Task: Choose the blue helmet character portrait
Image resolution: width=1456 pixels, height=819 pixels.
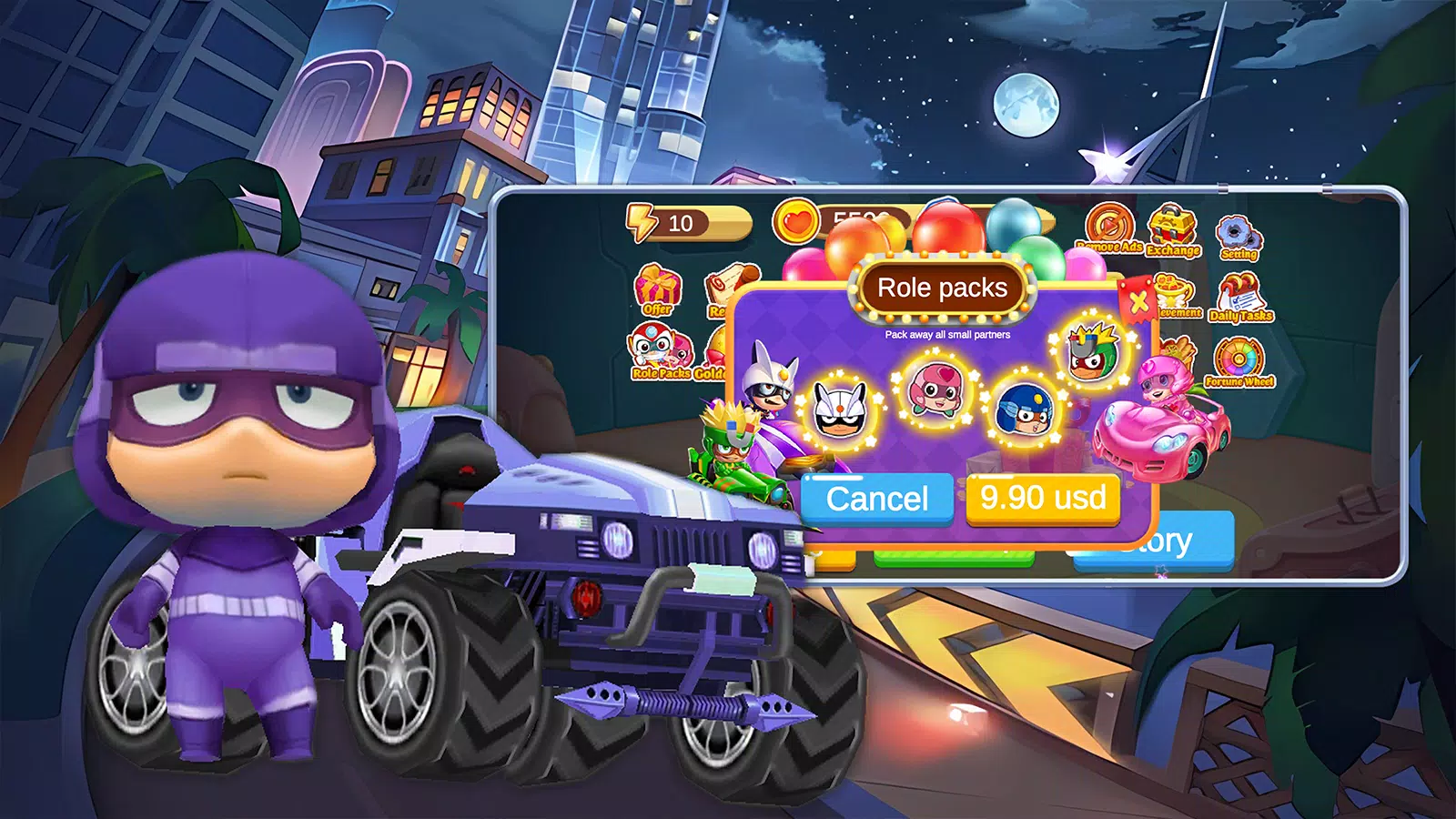Action: tap(1024, 410)
